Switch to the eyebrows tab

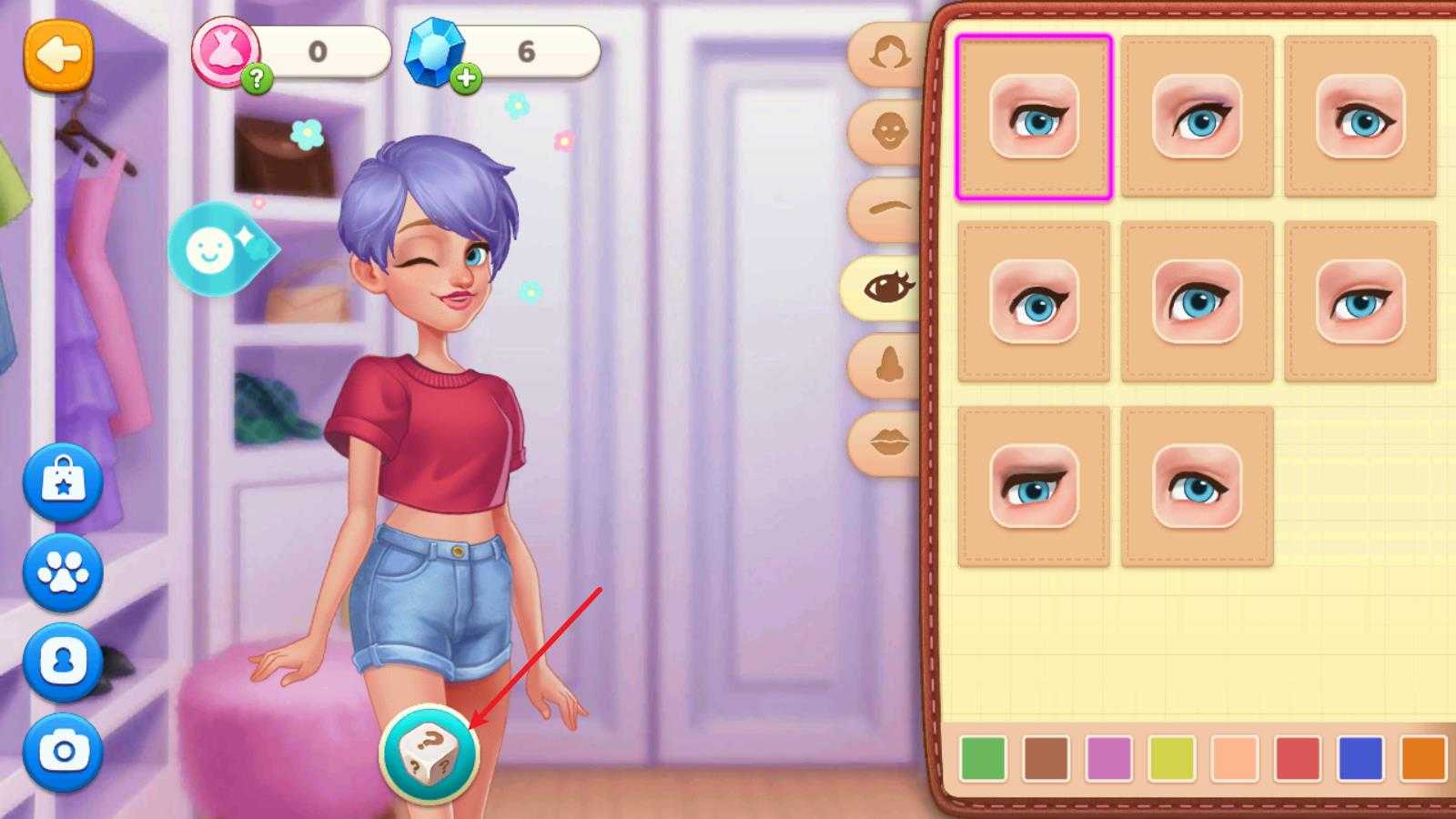pyautogui.click(x=888, y=209)
